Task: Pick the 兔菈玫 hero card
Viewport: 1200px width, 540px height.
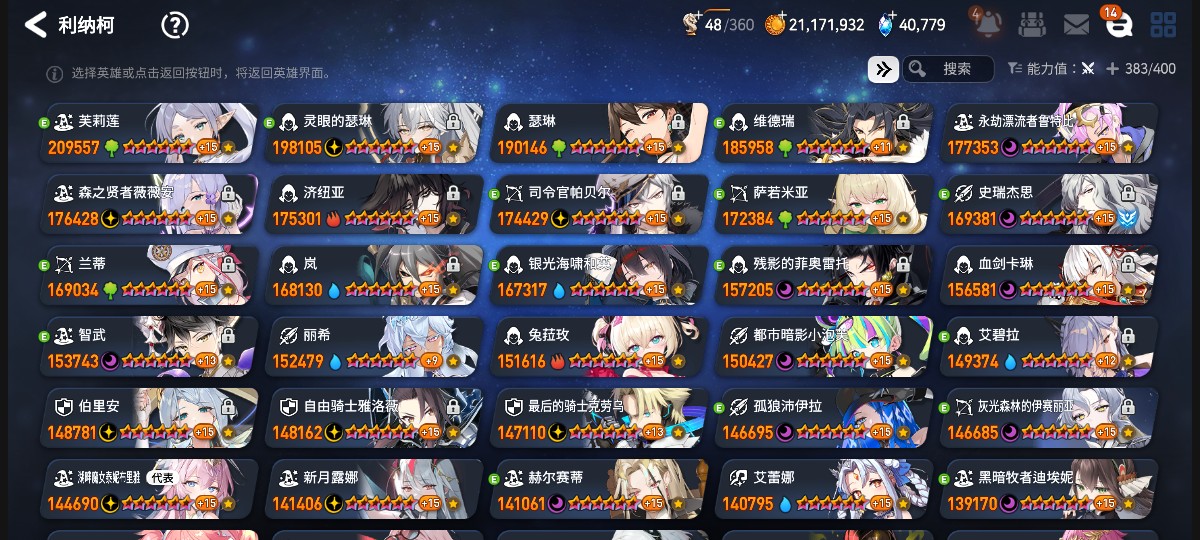Action: click(x=599, y=347)
